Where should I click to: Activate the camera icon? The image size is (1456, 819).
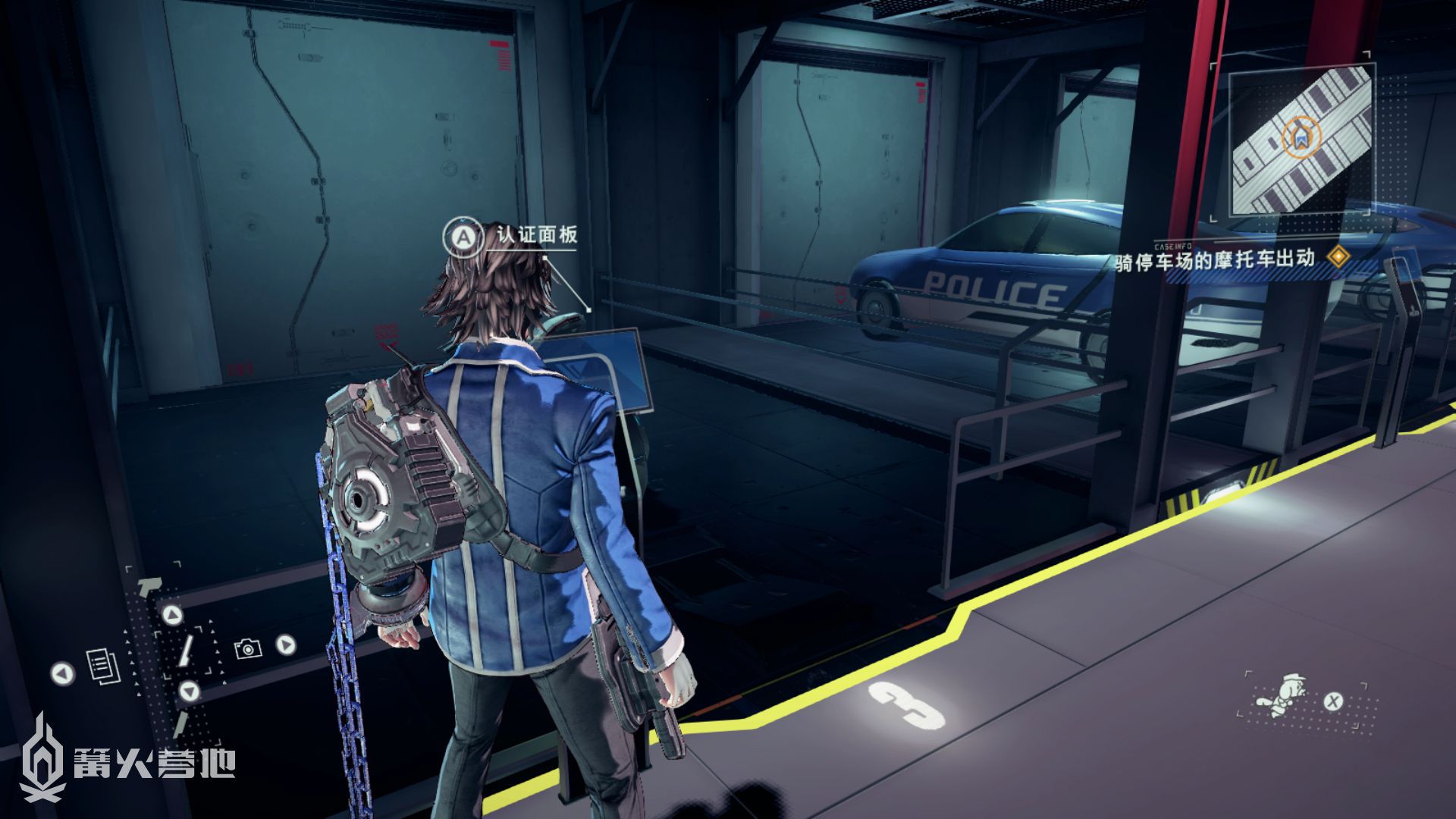coord(248,648)
